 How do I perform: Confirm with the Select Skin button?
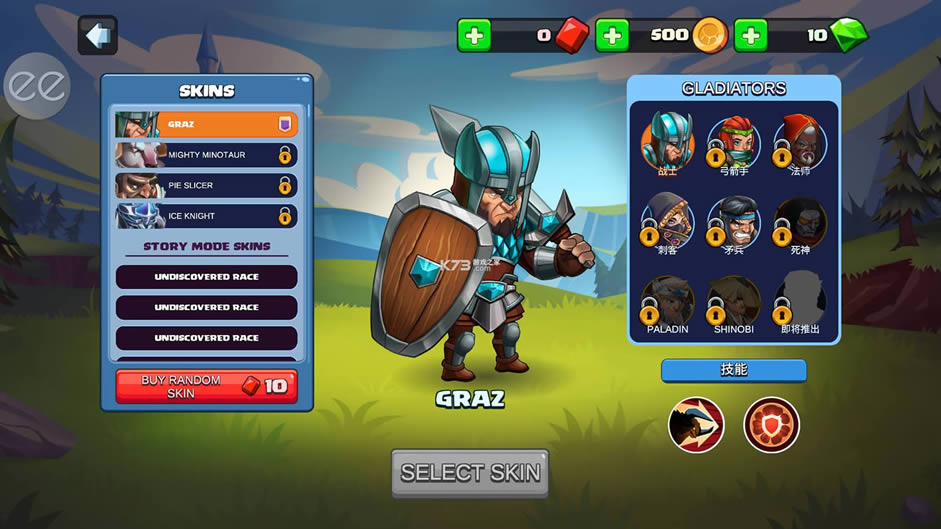[470, 472]
